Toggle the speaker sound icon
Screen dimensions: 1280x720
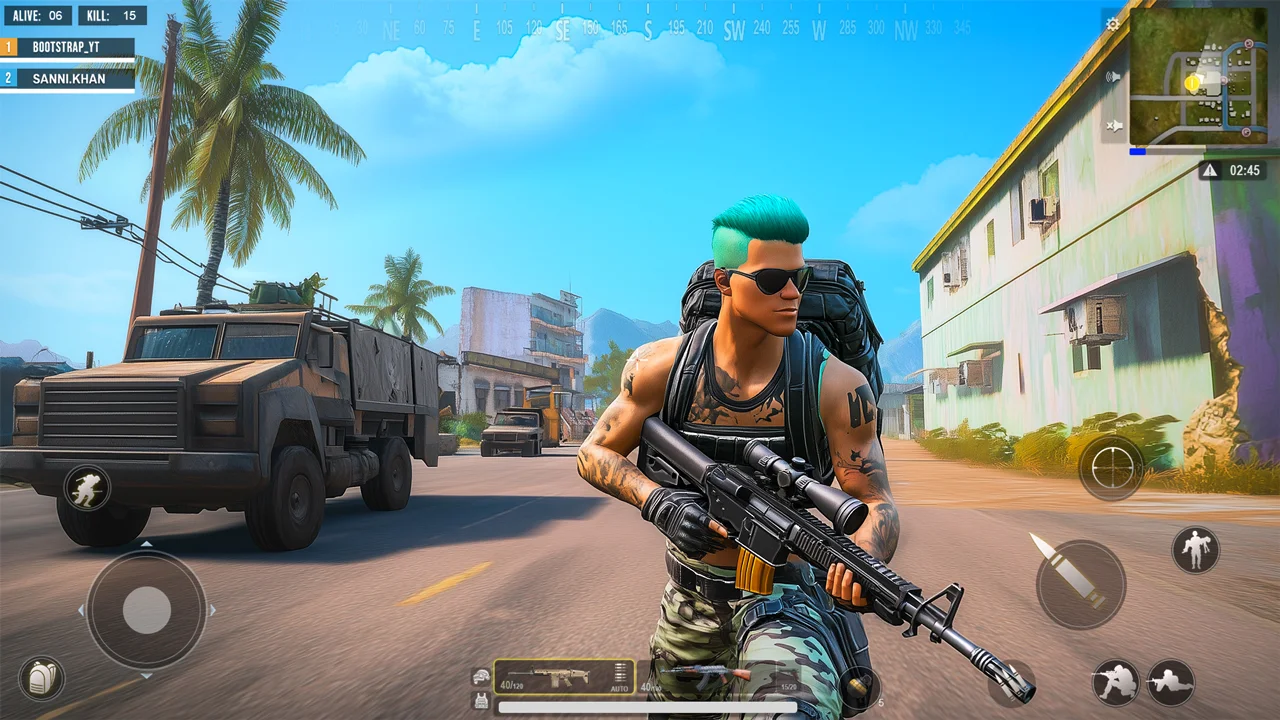[x=1113, y=76]
